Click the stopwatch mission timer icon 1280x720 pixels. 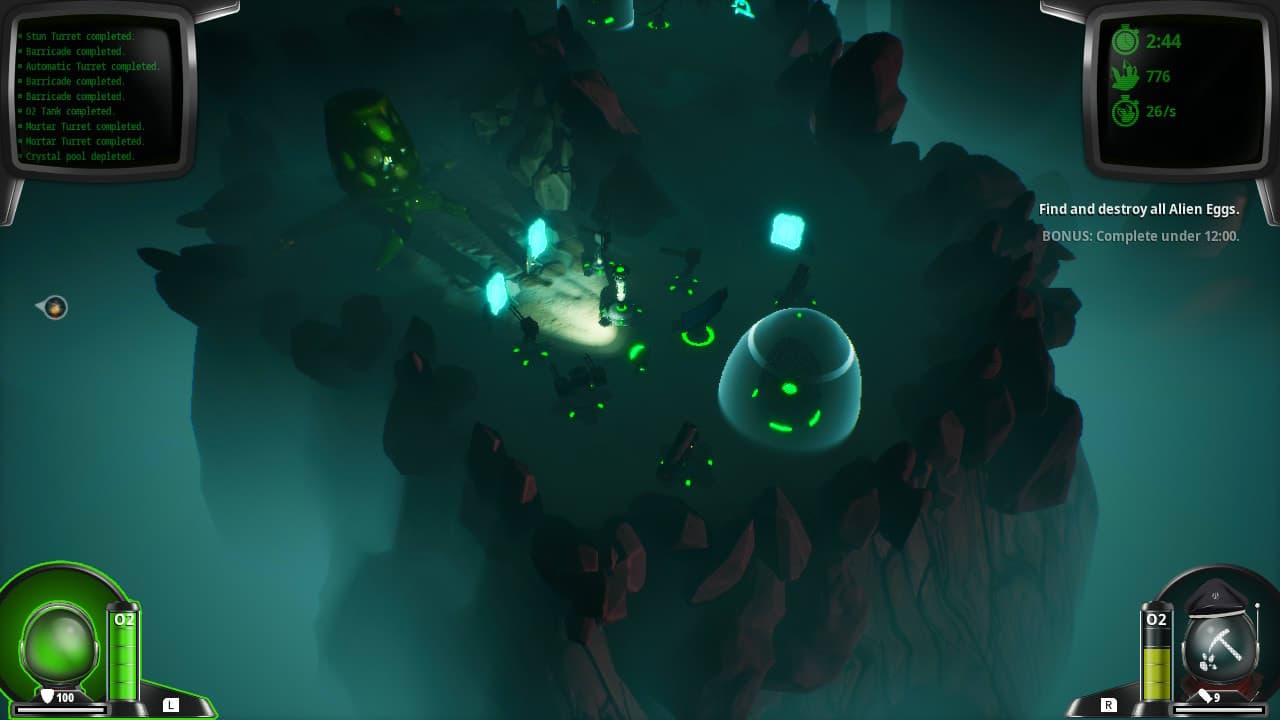point(1128,41)
